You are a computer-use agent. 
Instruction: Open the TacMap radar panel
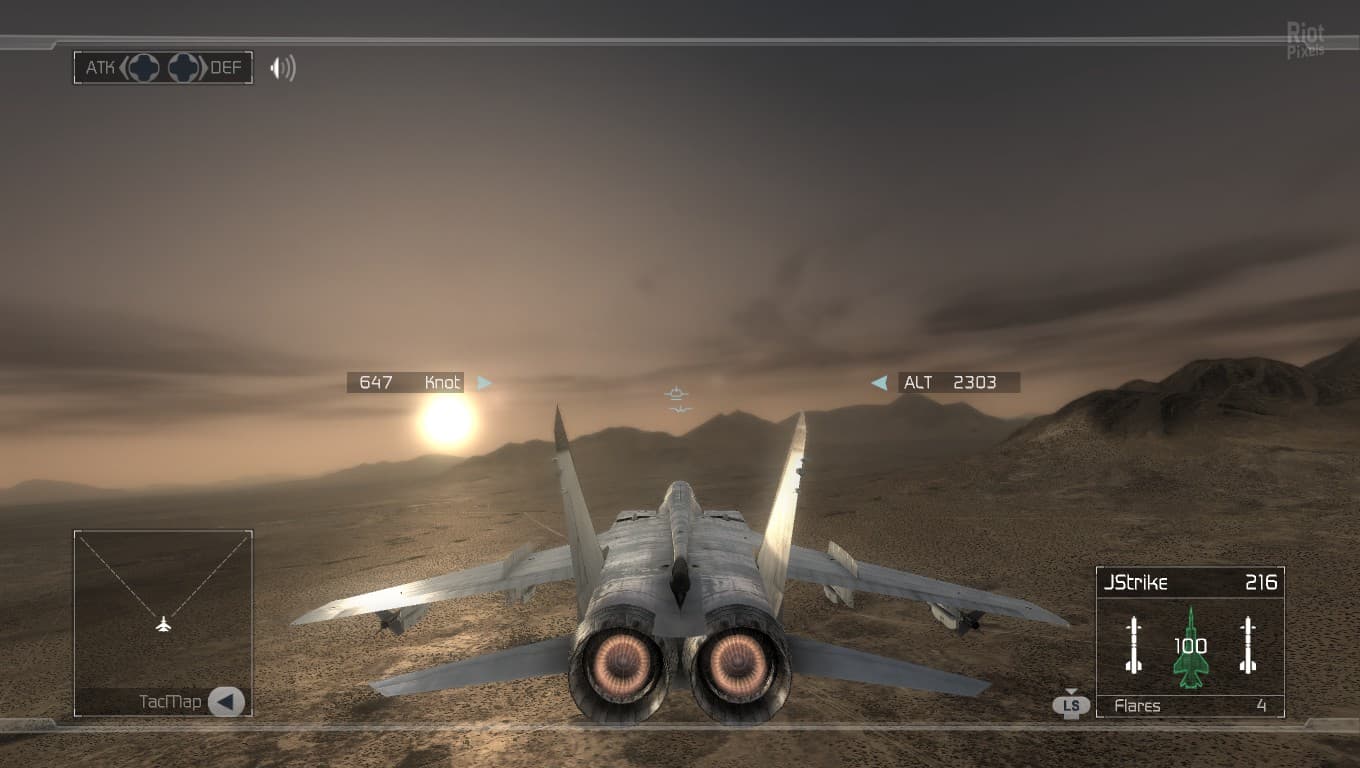pyautogui.click(x=163, y=608)
